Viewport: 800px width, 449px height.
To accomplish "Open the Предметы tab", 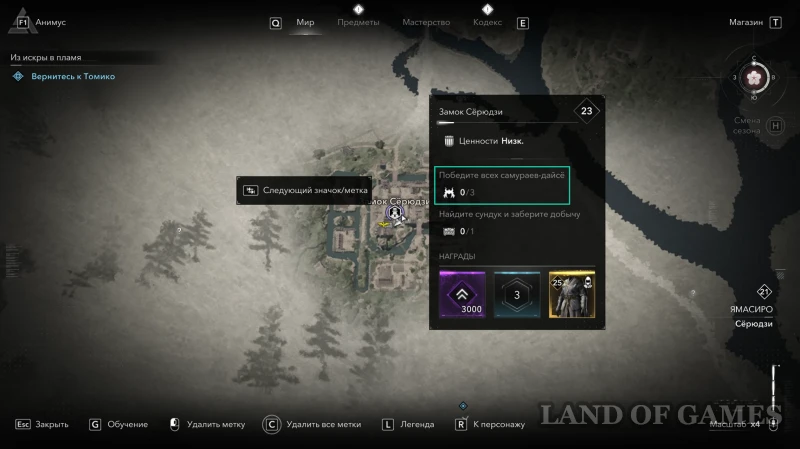I will pos(358,22).
